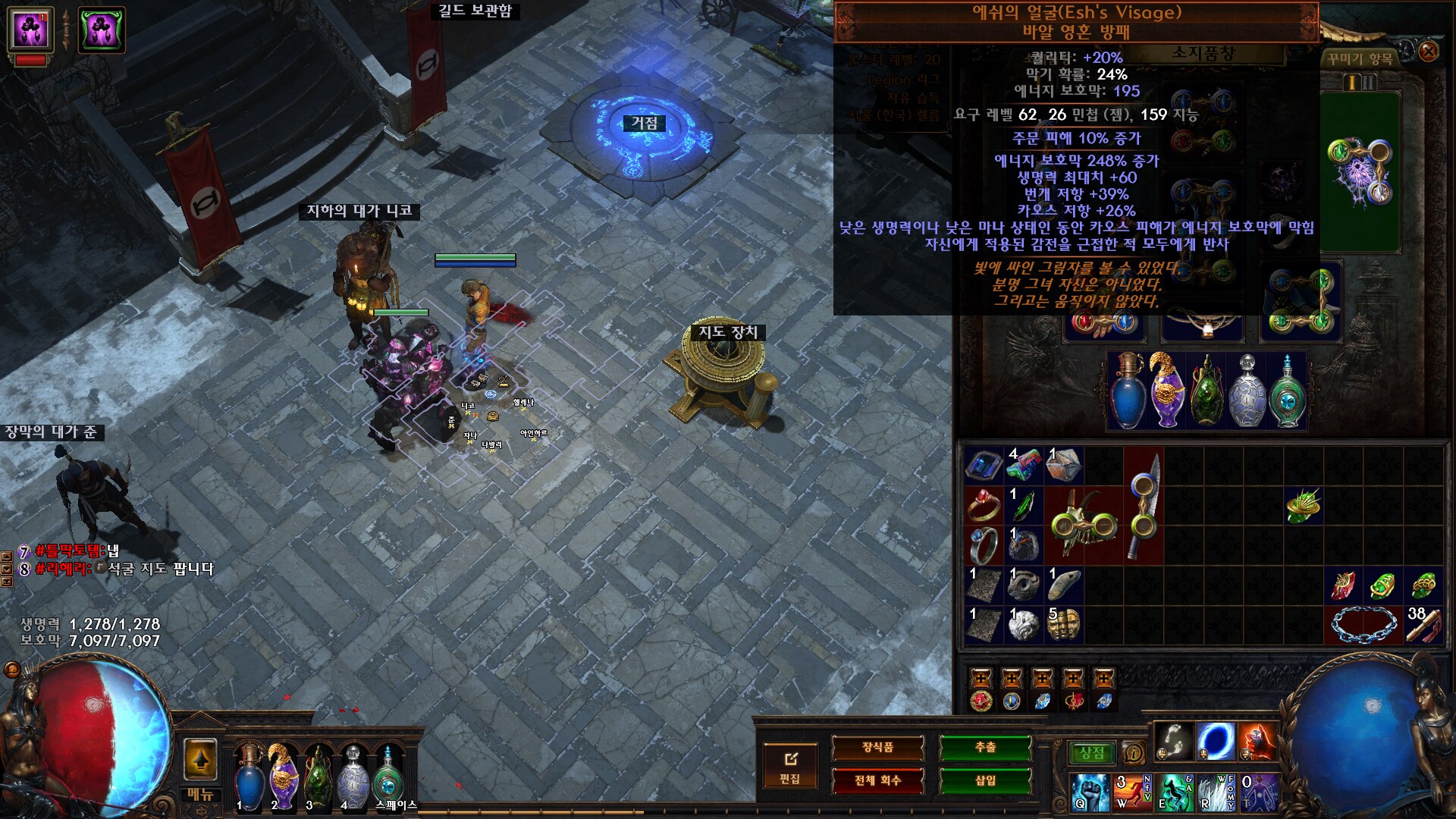Switch to the 꾸미기 항목 cosmetics tab
Viewport: 1456px width, 819px height.
(x=1360, y=59)
